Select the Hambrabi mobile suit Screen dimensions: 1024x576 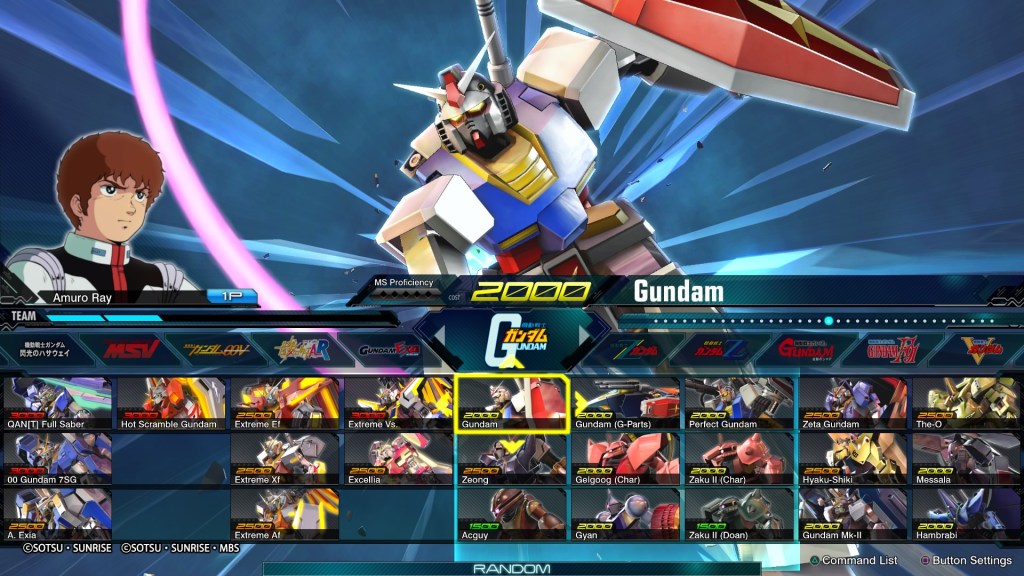tap(965, 514)
